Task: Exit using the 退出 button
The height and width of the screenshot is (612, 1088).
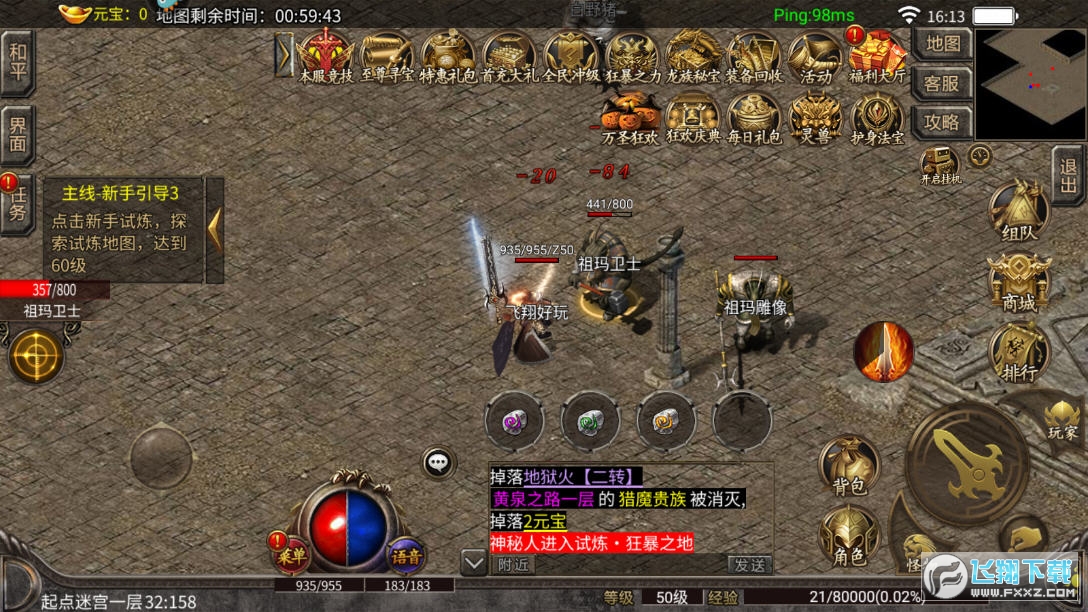Action: coord(1069,175)
